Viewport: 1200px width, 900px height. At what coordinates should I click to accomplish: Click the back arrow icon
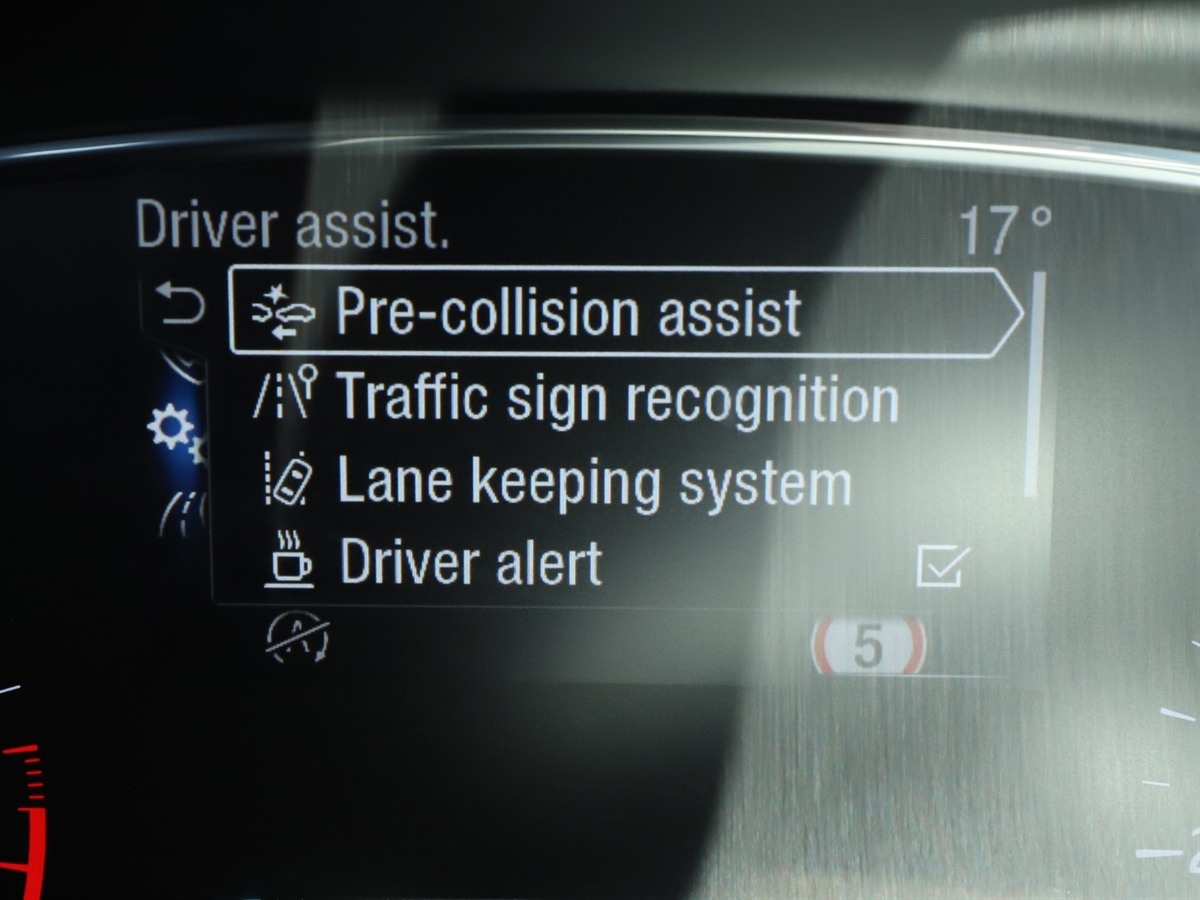pyautogui.click(x=181, y=304)
